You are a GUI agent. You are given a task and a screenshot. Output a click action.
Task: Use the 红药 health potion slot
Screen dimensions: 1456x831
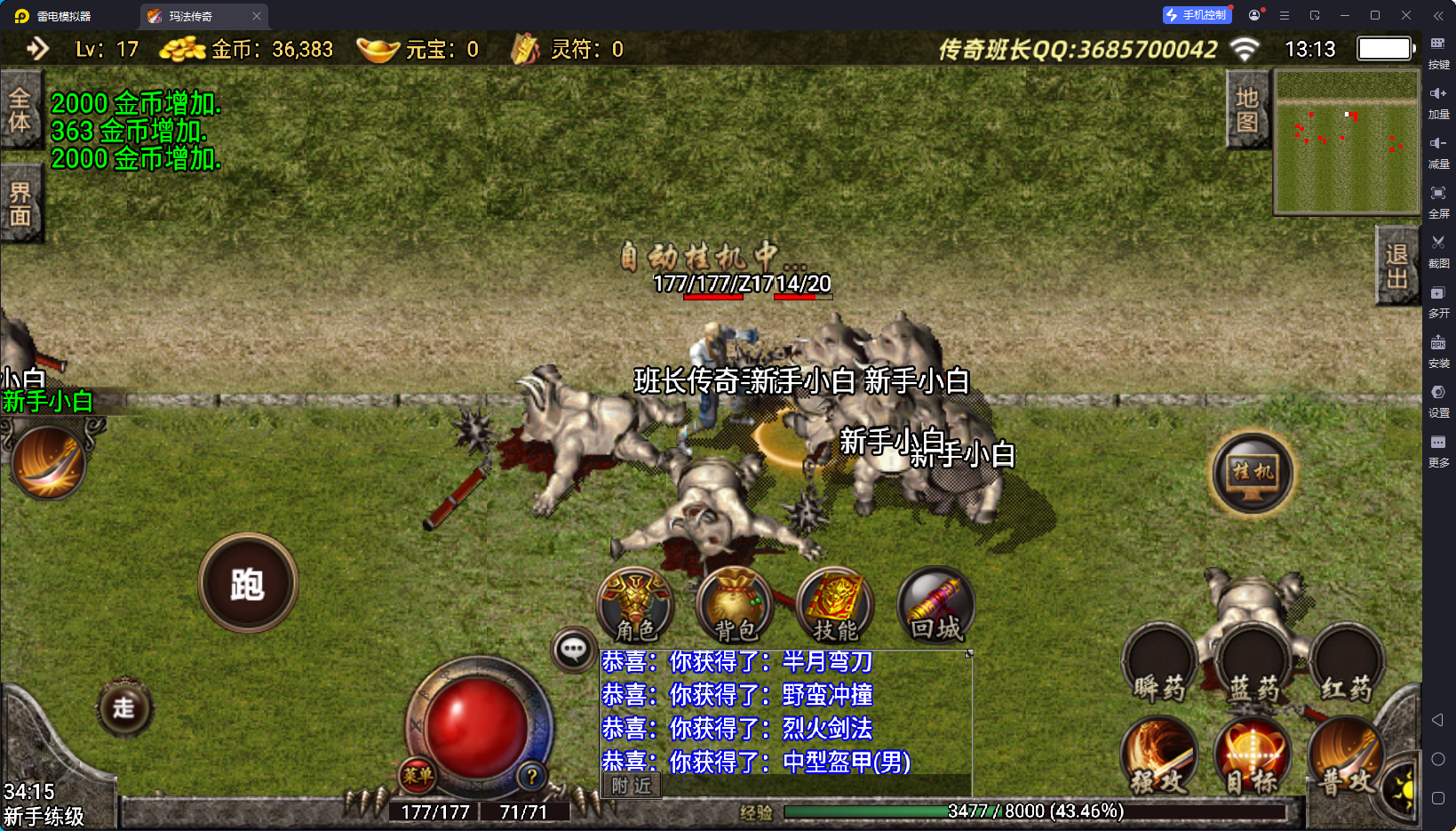(x=1347, y=665)
